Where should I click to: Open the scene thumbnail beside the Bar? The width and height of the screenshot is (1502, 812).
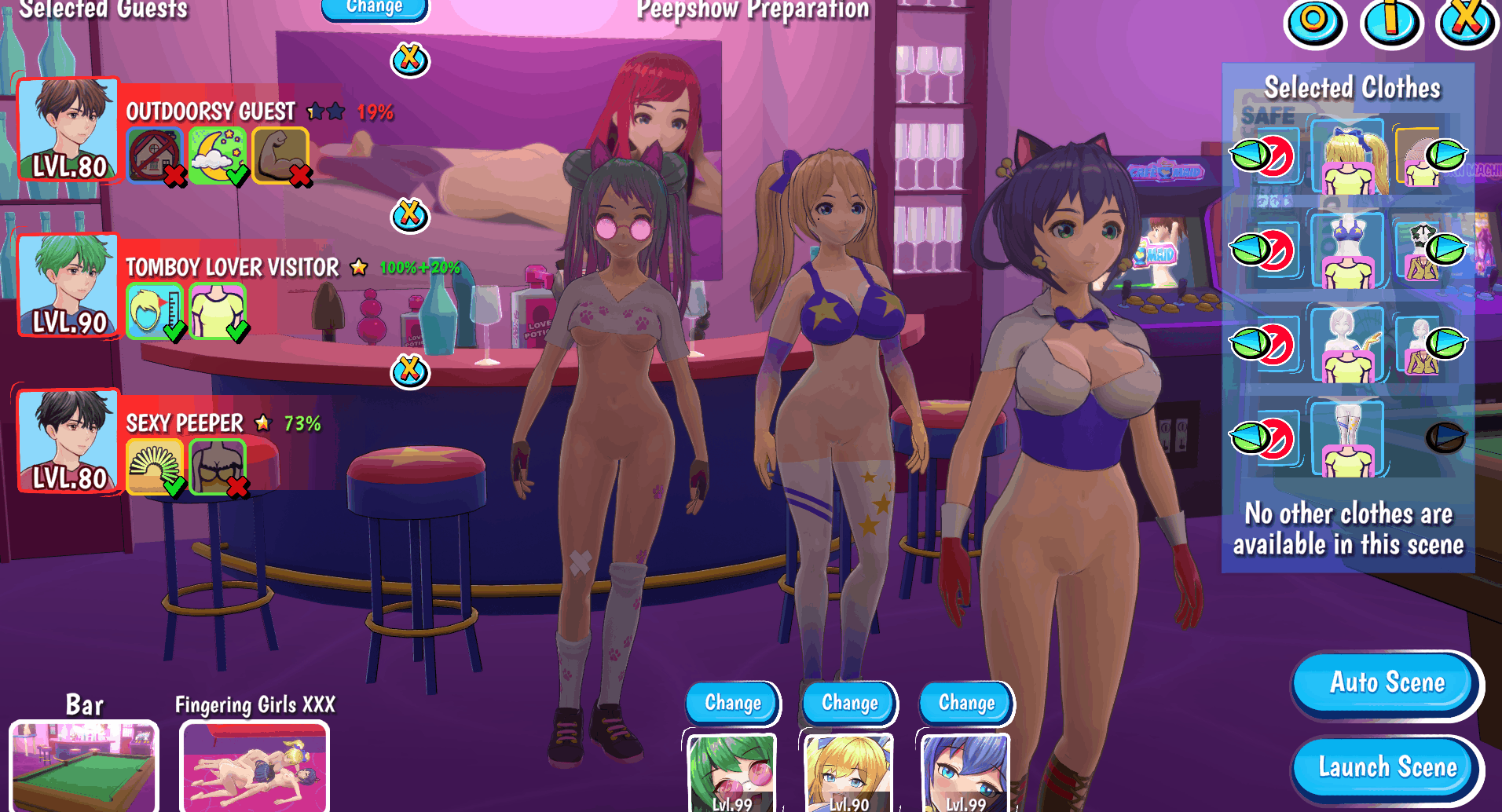point(255,766)
